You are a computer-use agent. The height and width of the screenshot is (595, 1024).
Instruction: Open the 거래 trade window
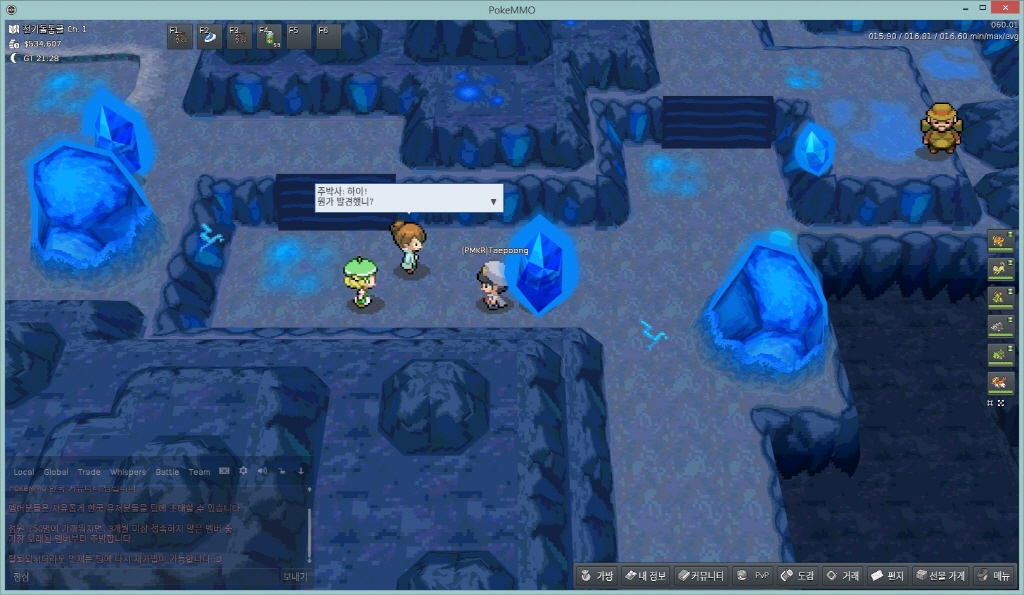[842, 576]
